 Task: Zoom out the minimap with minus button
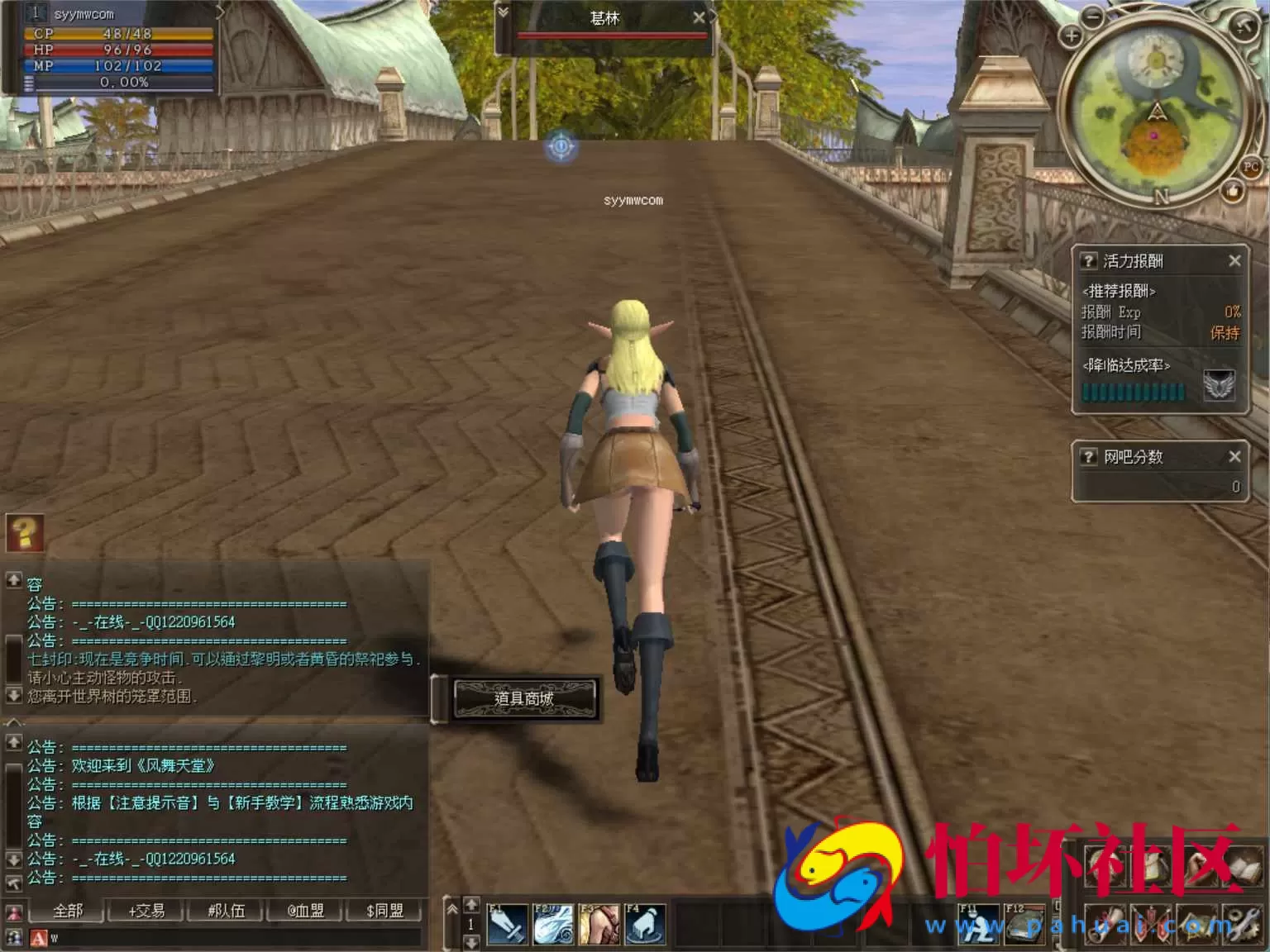pos(1093,16)
